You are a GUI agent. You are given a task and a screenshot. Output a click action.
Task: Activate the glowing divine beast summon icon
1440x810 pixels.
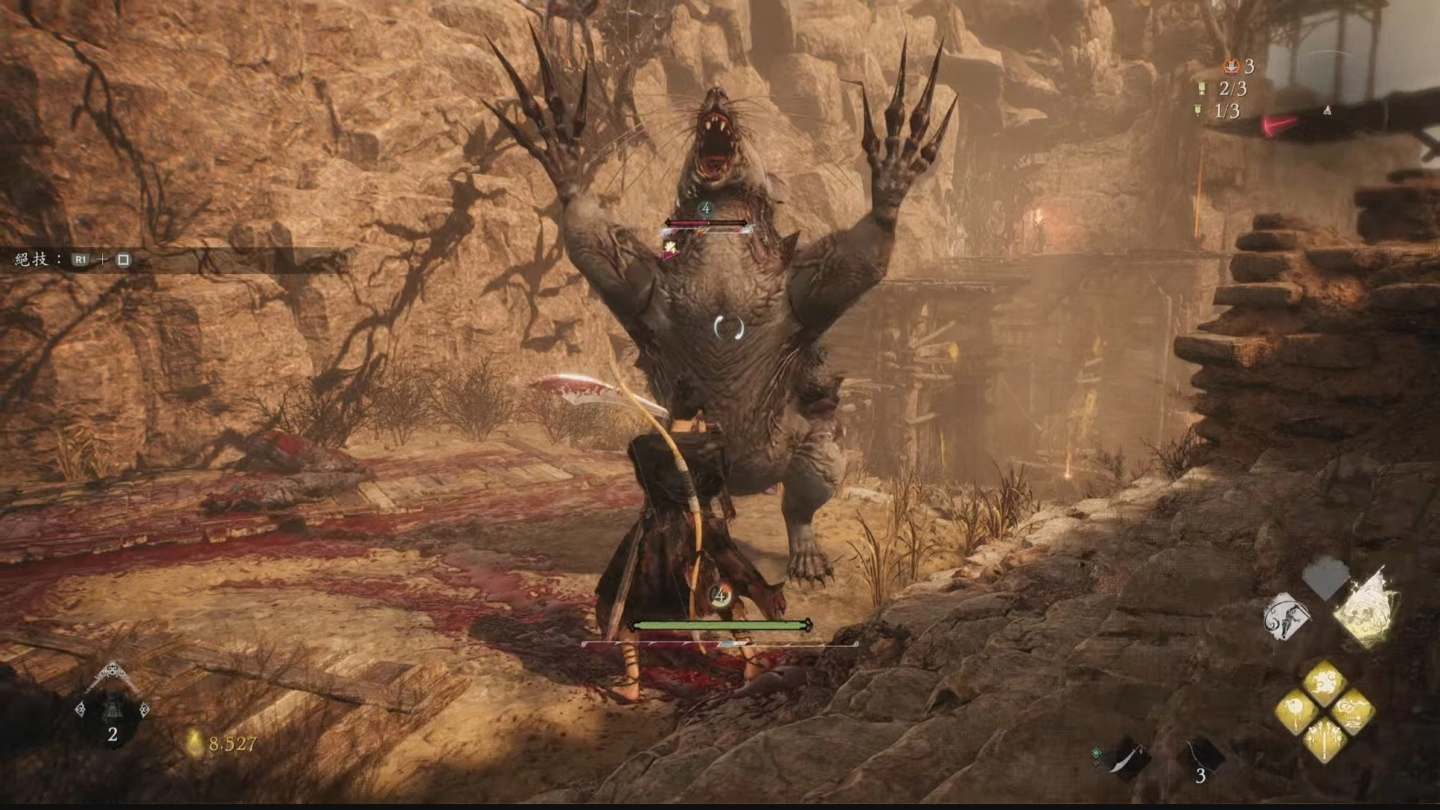(1366, 607)
